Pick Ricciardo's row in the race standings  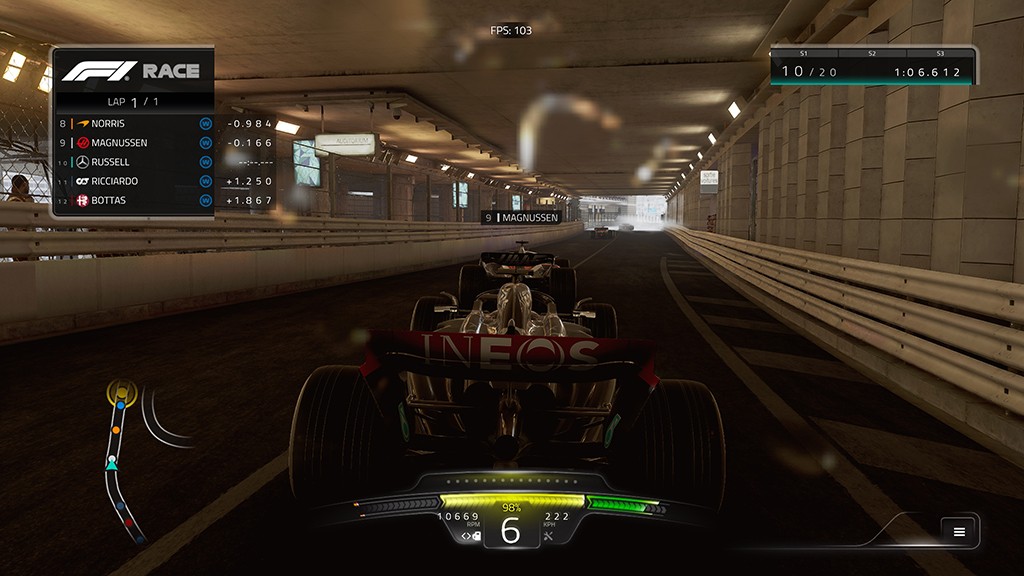pos(134,181)
